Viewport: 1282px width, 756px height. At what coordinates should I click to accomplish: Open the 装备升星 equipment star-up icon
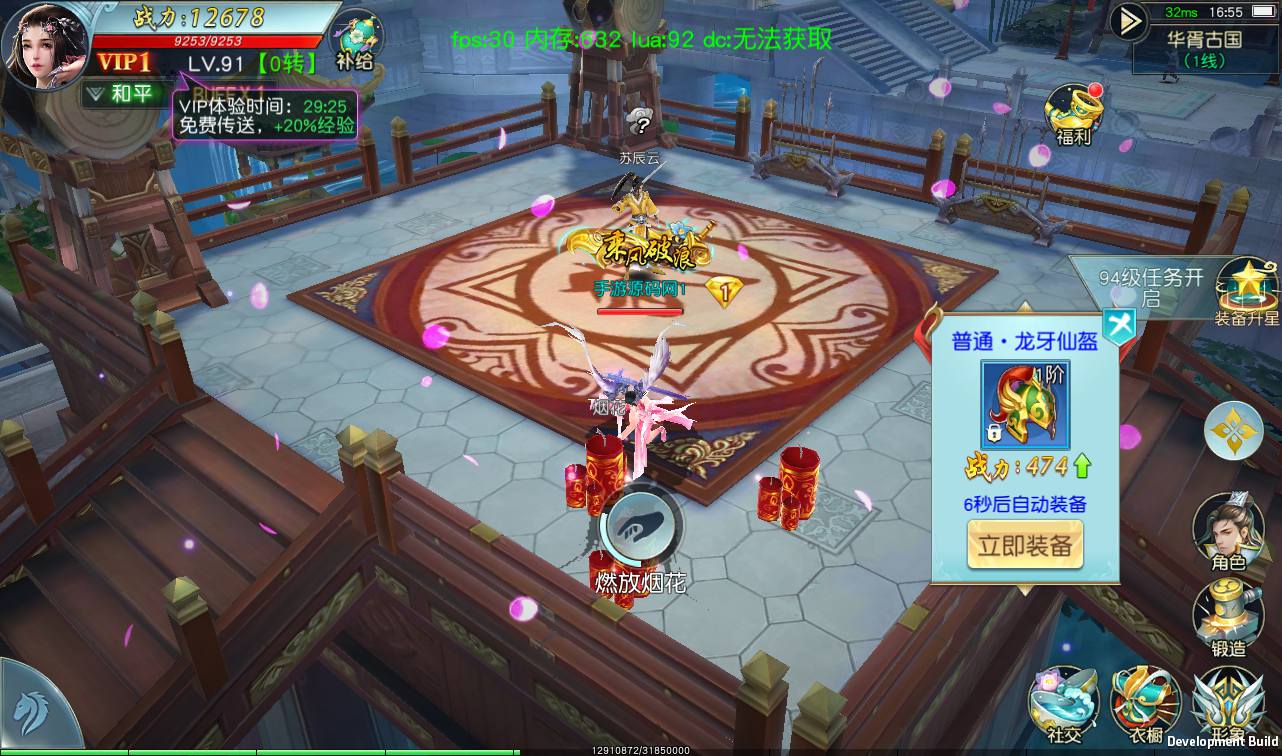click(1247, 290)
